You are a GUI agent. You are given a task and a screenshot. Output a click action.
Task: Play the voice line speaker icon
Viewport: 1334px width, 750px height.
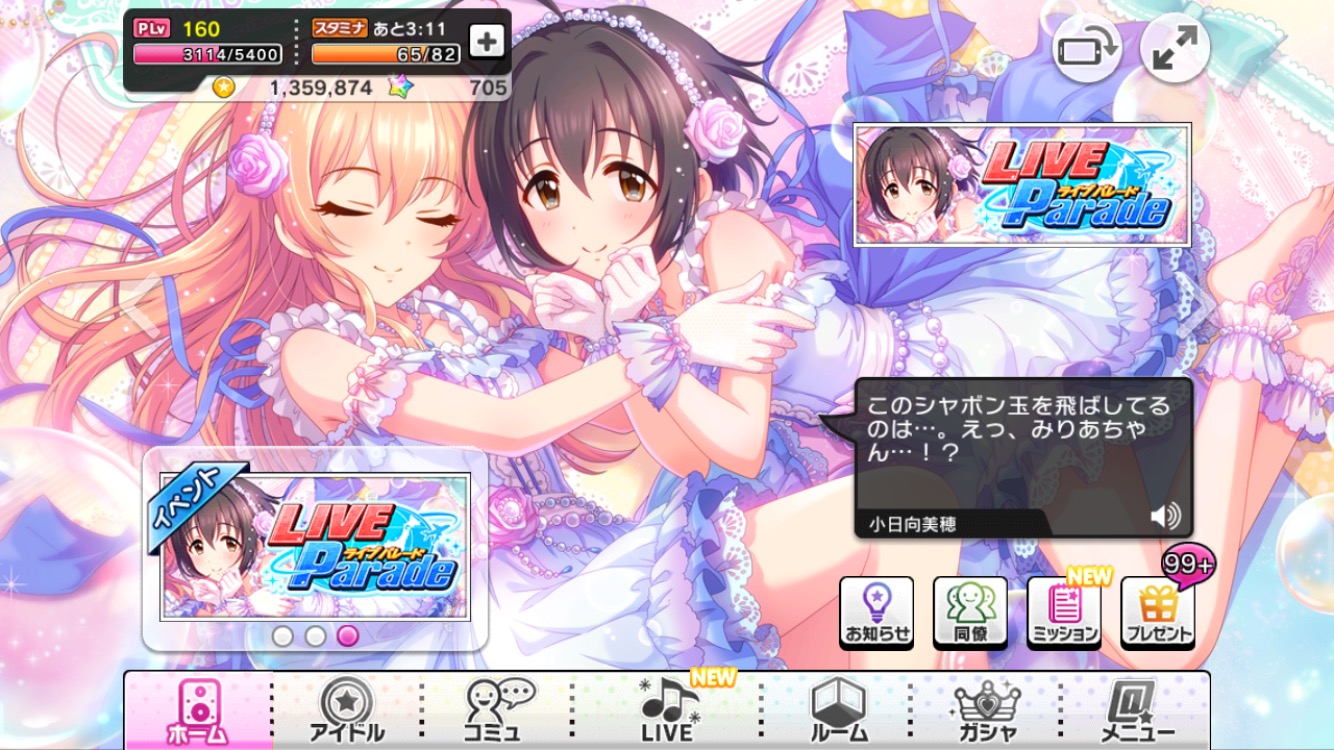[1164, 516]
